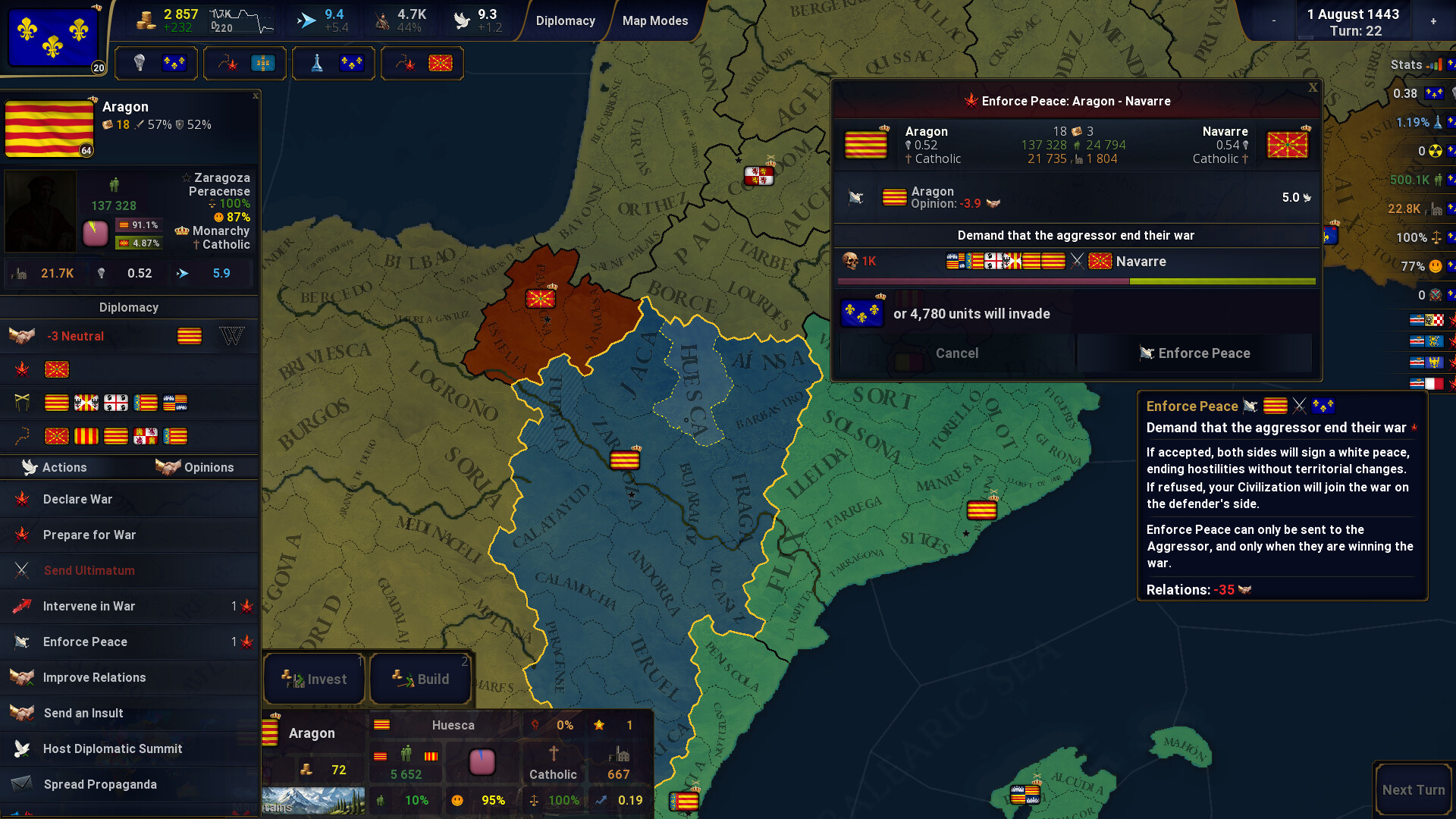Open the lightbulb research notification
This screenshot has height=819, width=1456.
pos(156,63)
